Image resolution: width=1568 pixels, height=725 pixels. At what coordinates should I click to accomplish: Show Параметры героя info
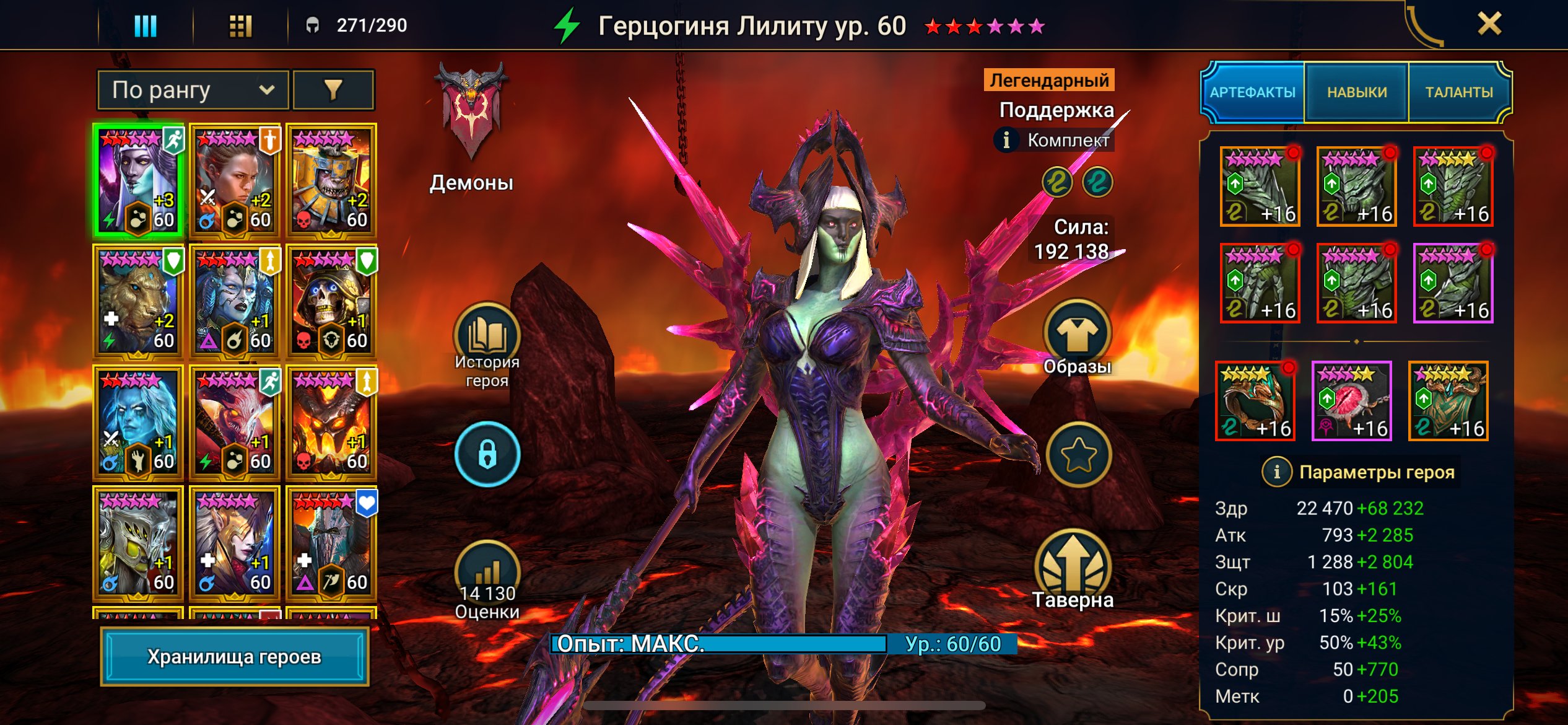tap(1276, 472)
